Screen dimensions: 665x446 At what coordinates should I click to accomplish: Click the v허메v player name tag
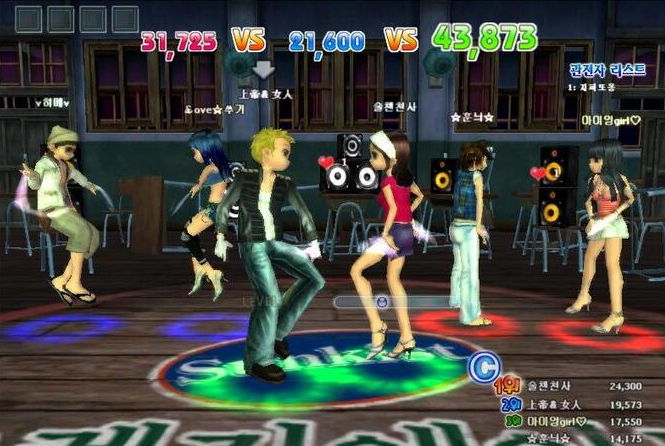(x=50, y=102)
